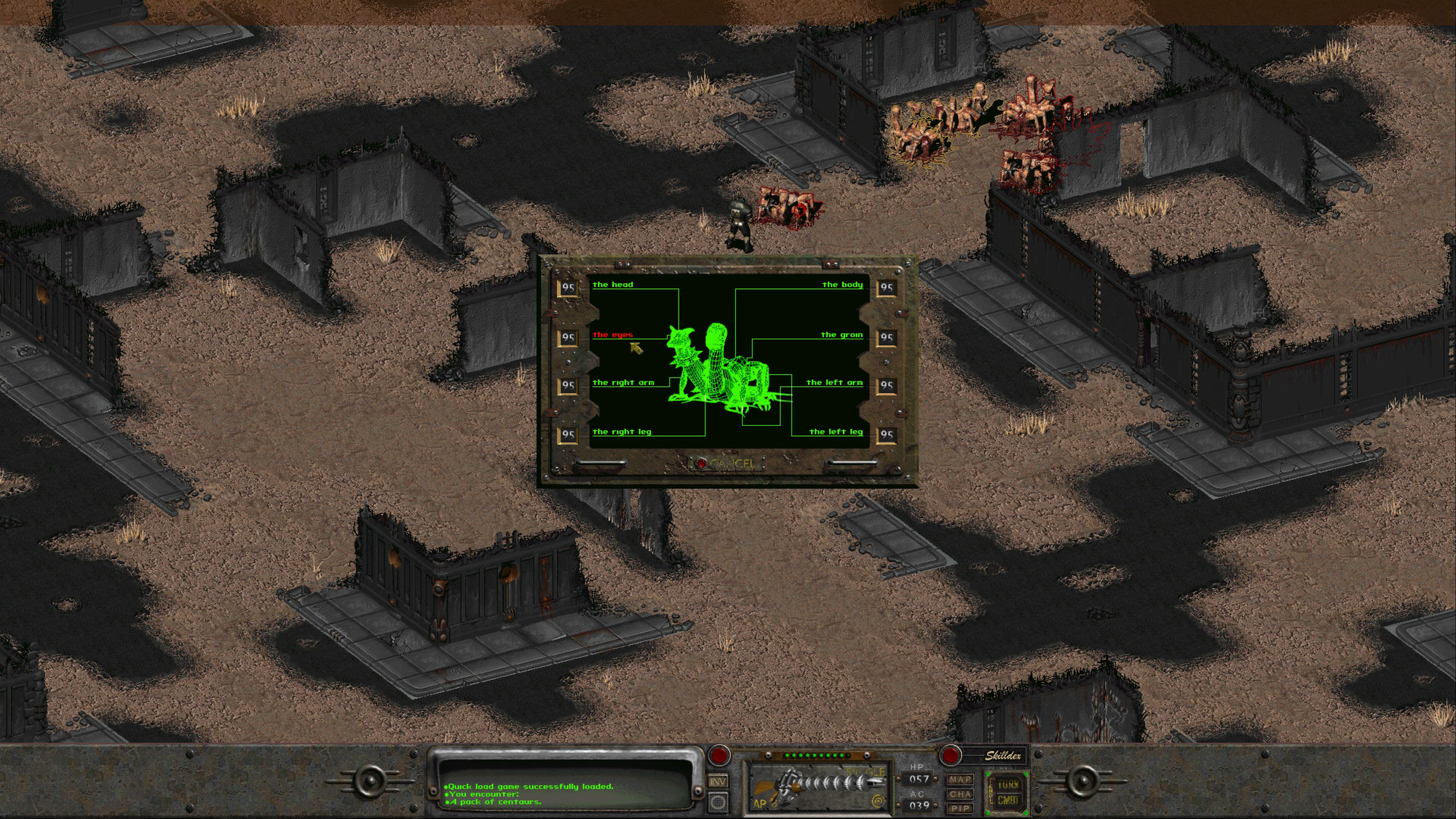Target the head on the aimed shot screen
1456x819 pixels.
(x=613, y=285)
